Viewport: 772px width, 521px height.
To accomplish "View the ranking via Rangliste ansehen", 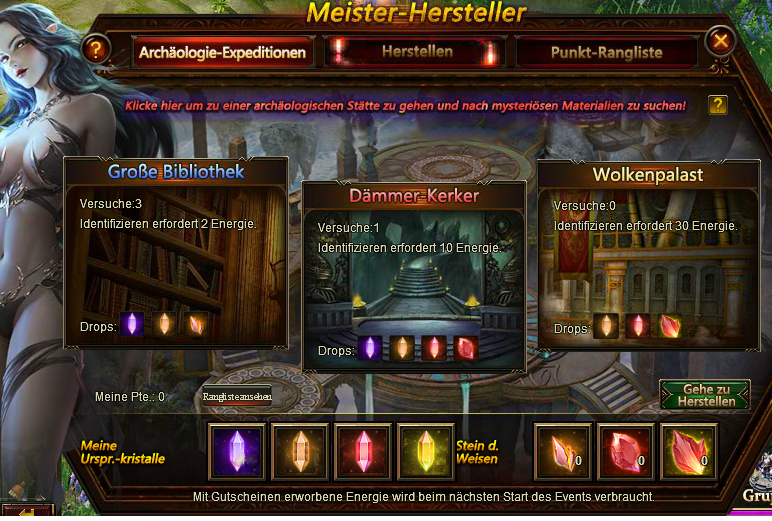I will point(237,396).
